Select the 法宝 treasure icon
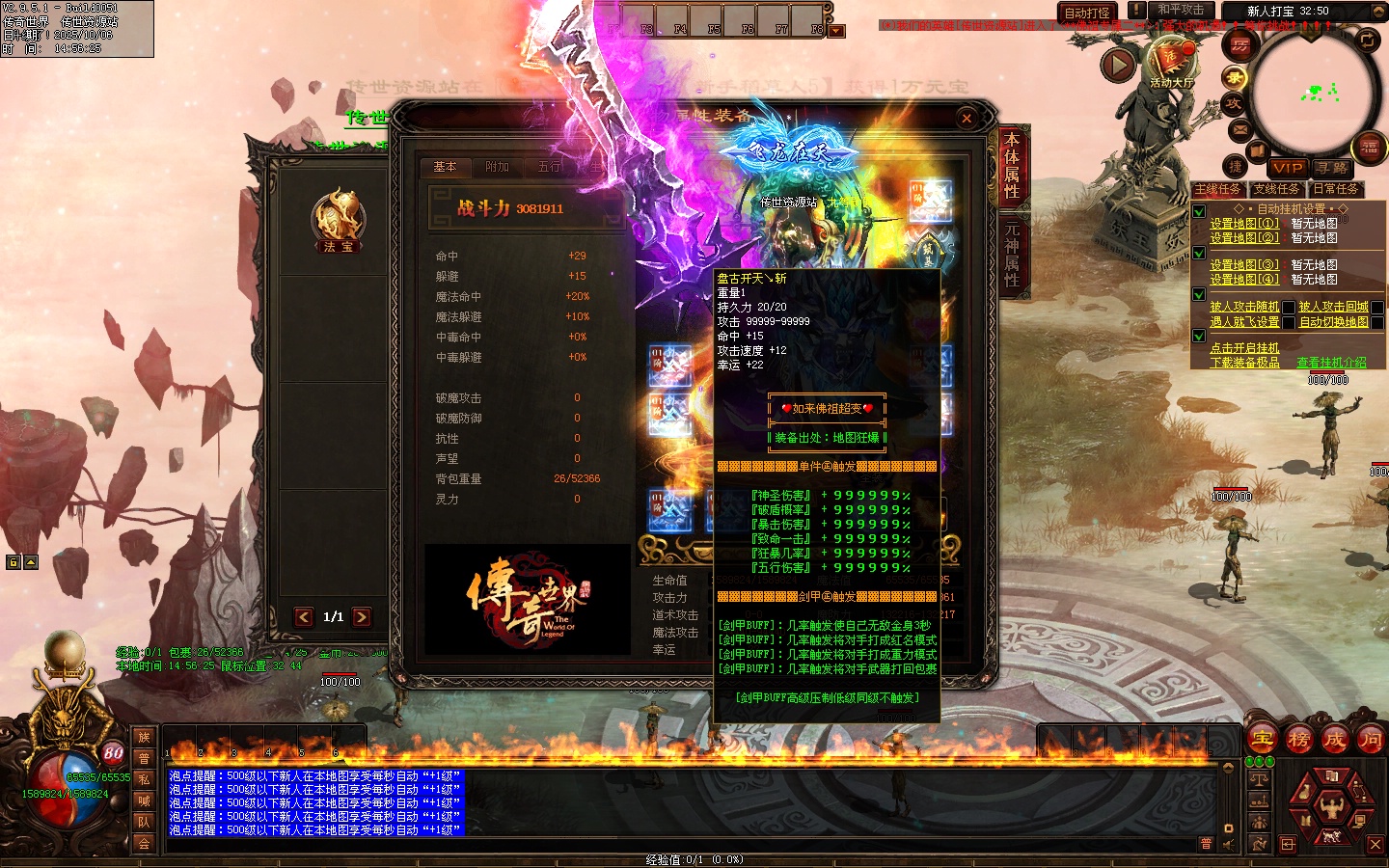 (338, 218)
